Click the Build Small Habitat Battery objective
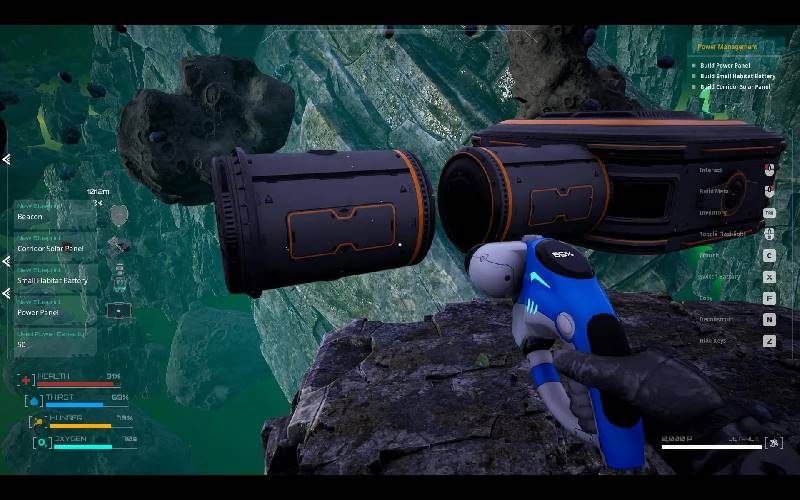This screenshot has height=500, width=800. 737,76
